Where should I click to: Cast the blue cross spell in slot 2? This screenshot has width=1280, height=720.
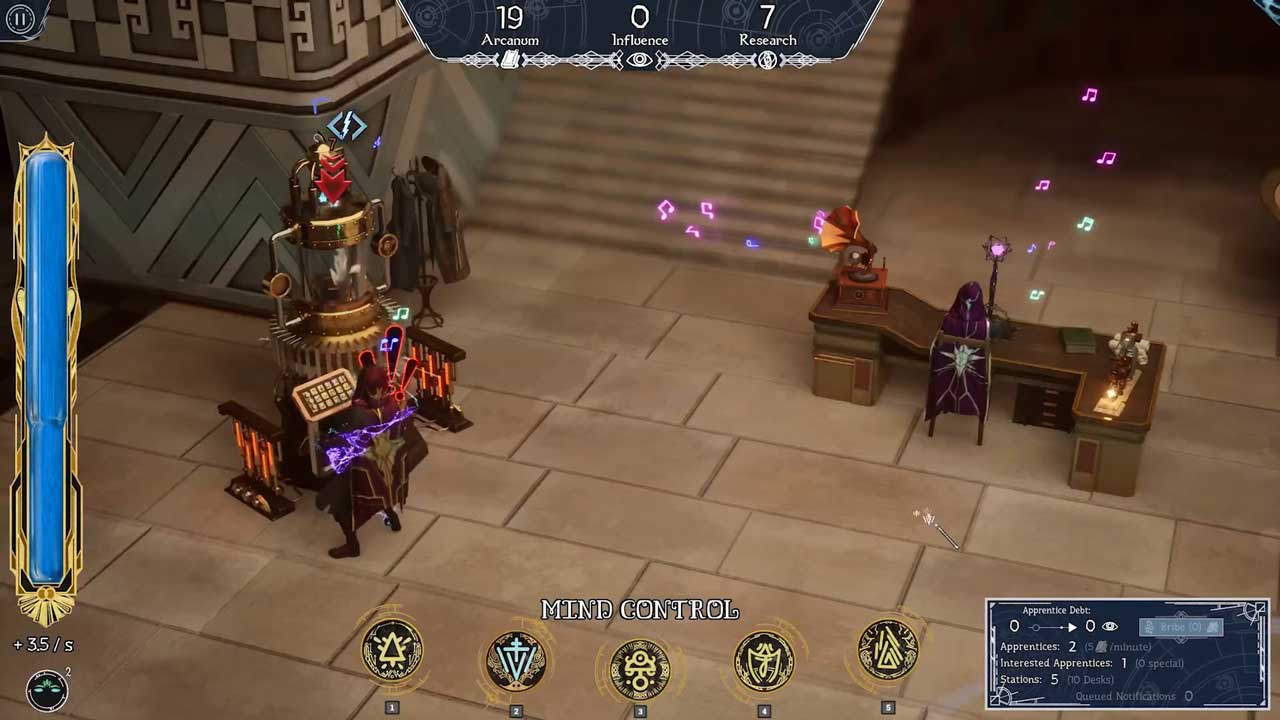point(516,661)
